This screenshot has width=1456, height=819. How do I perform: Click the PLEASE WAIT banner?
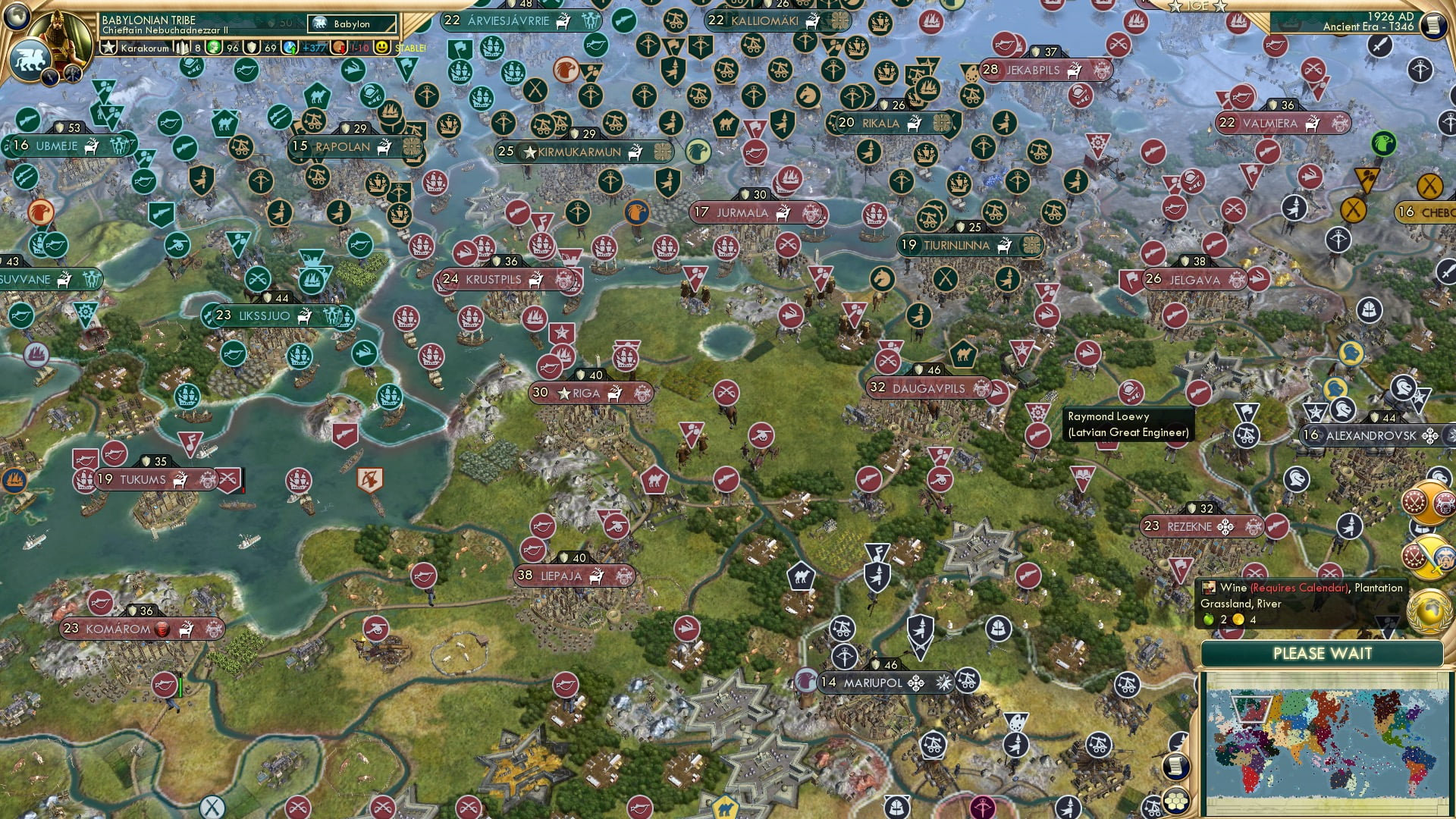[1325, 653]
